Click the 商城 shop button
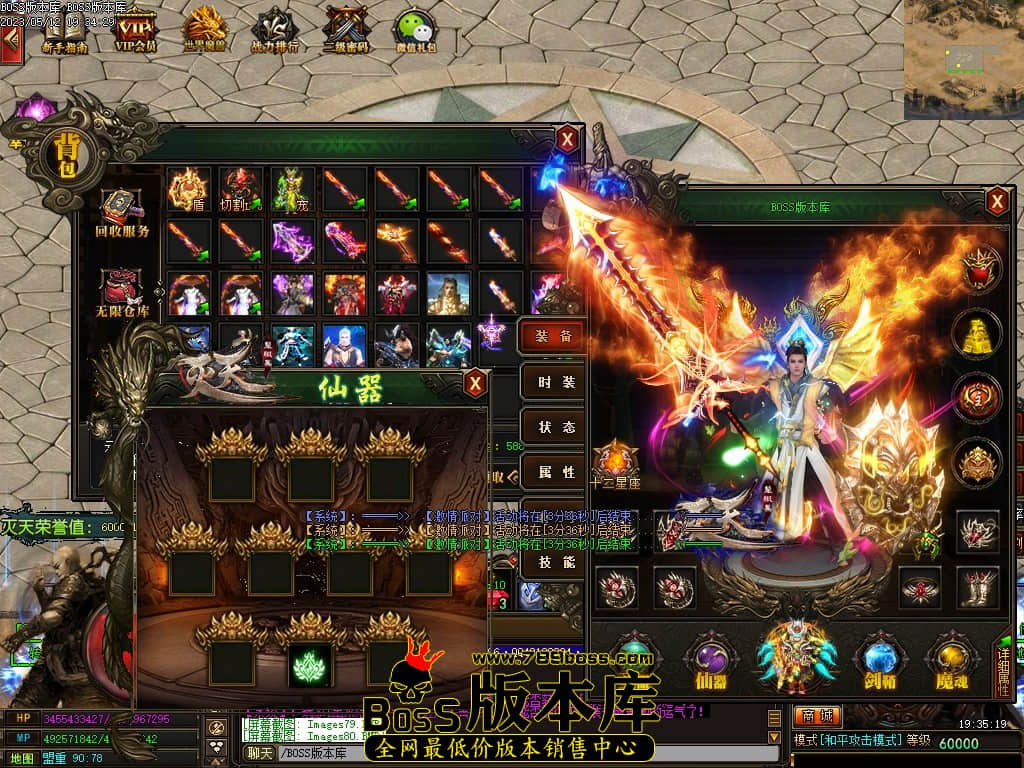This screenshot has height=768, width=1024. click(x=817, y=716)
